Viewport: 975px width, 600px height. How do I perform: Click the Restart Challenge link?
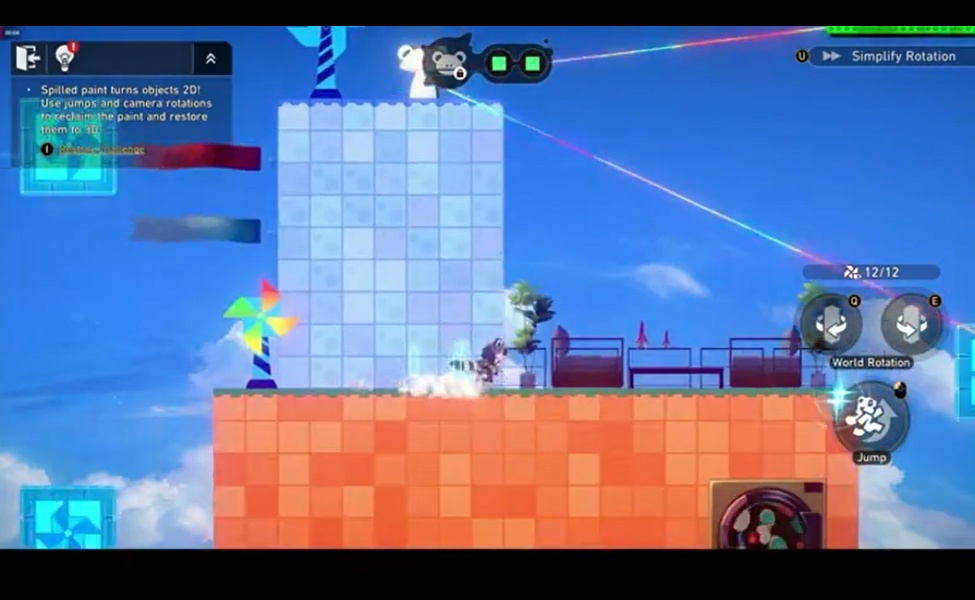tap(101, 149)
